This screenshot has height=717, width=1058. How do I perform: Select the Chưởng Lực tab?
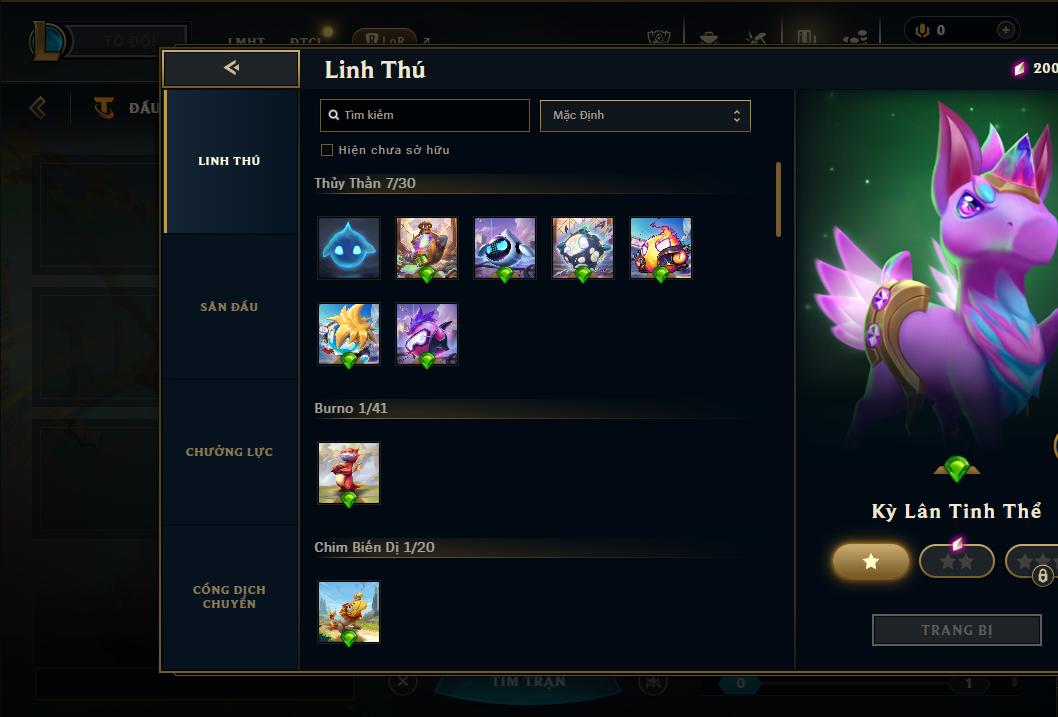[x=229, y=452]
